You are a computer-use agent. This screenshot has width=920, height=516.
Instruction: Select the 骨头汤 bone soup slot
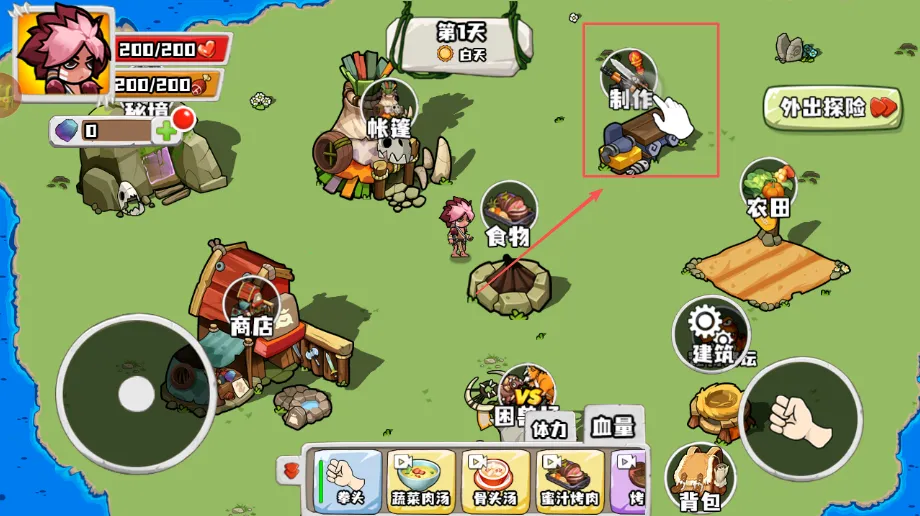click(x=495, y=479)
